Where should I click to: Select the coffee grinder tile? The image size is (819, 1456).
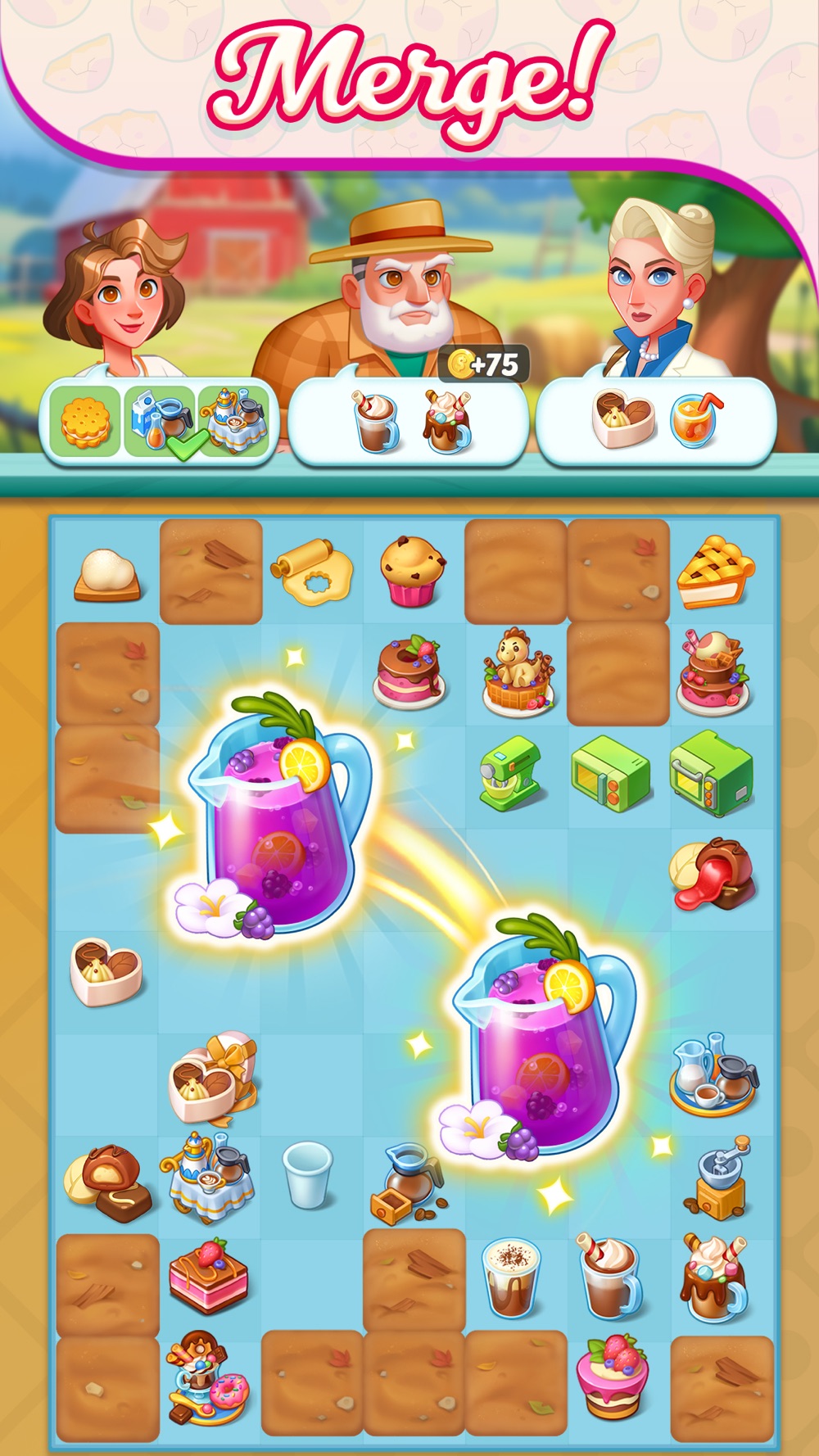click(x=716, y=1178)
